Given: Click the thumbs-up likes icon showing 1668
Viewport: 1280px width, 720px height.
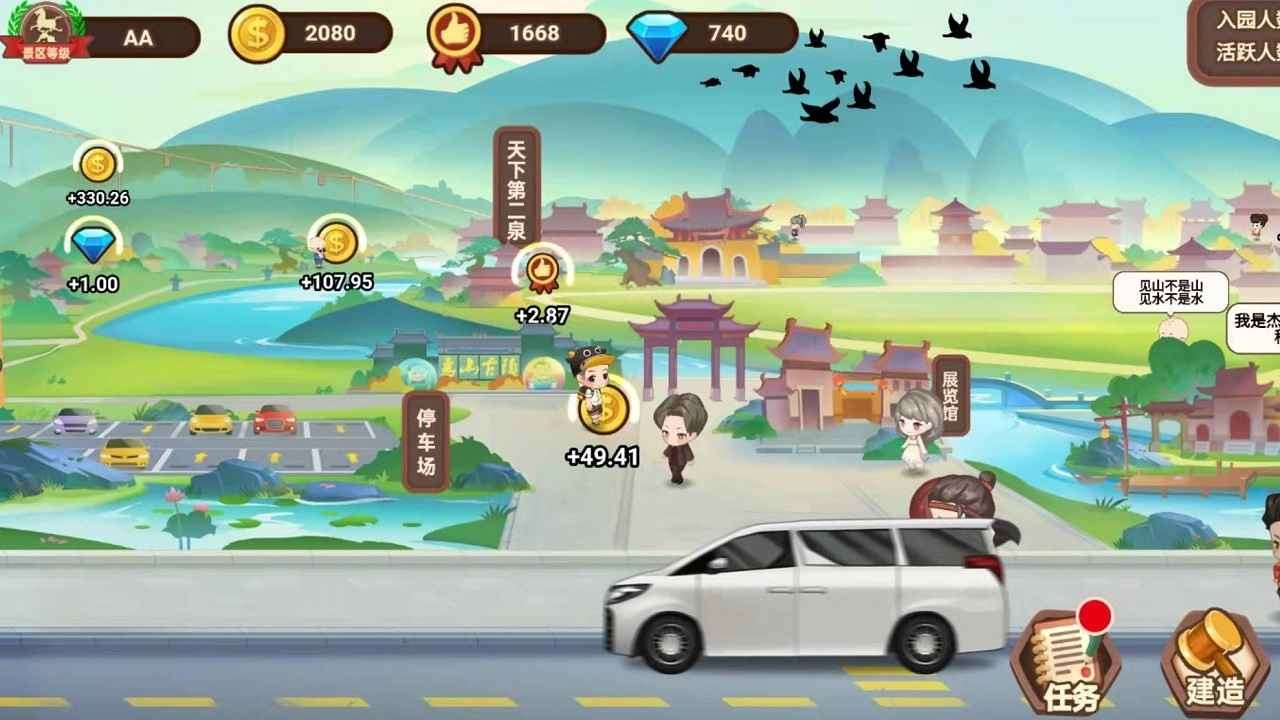Looking at the screenshot, I should tap(455, 30).
